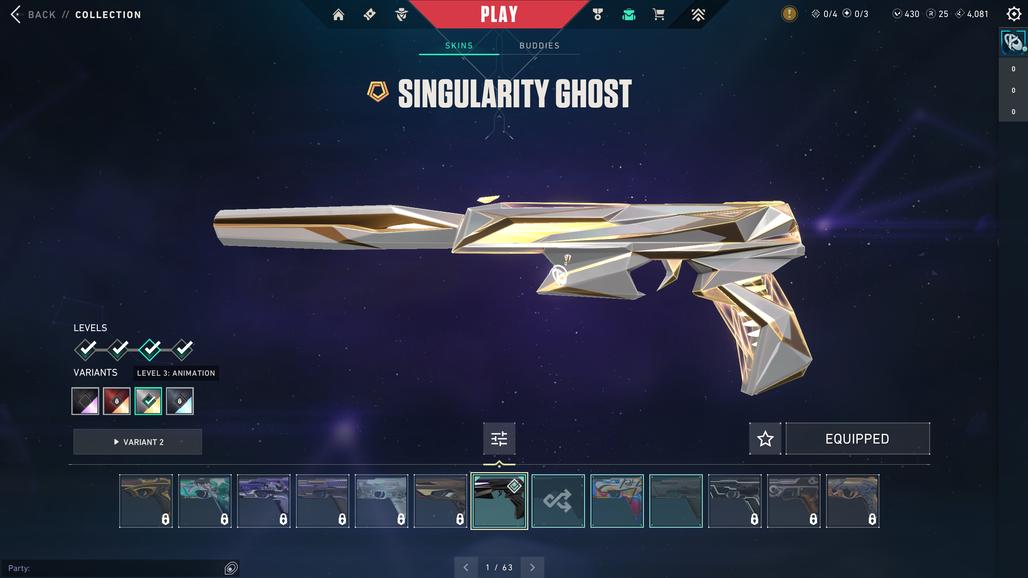Select the colorful graffiti Ghost skin thumbnail
1028x578 pixels.
pyautogui.click(x=617, y=501)
